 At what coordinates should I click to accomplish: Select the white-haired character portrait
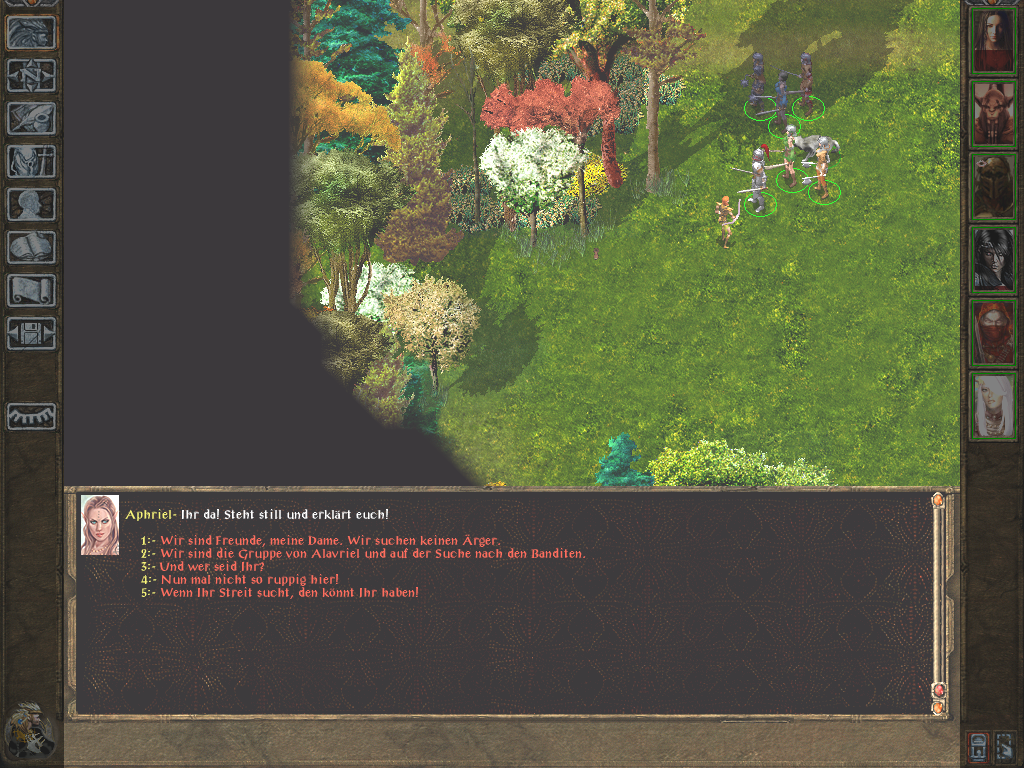click(x=994, y=406)
